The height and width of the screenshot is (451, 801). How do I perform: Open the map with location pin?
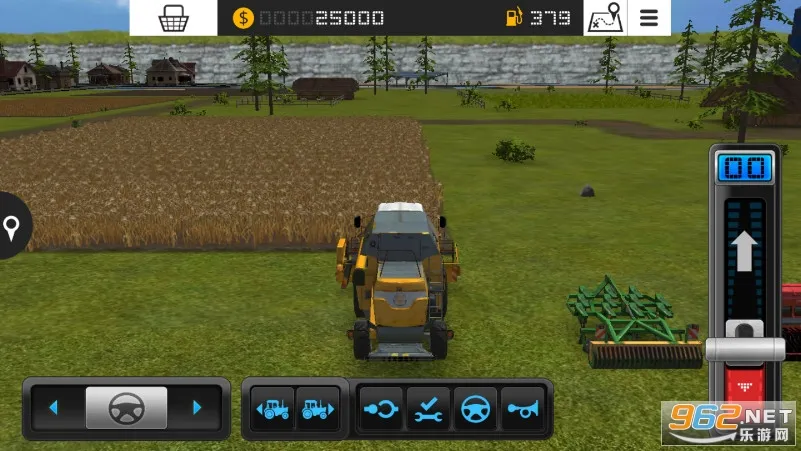pos(604,18)
